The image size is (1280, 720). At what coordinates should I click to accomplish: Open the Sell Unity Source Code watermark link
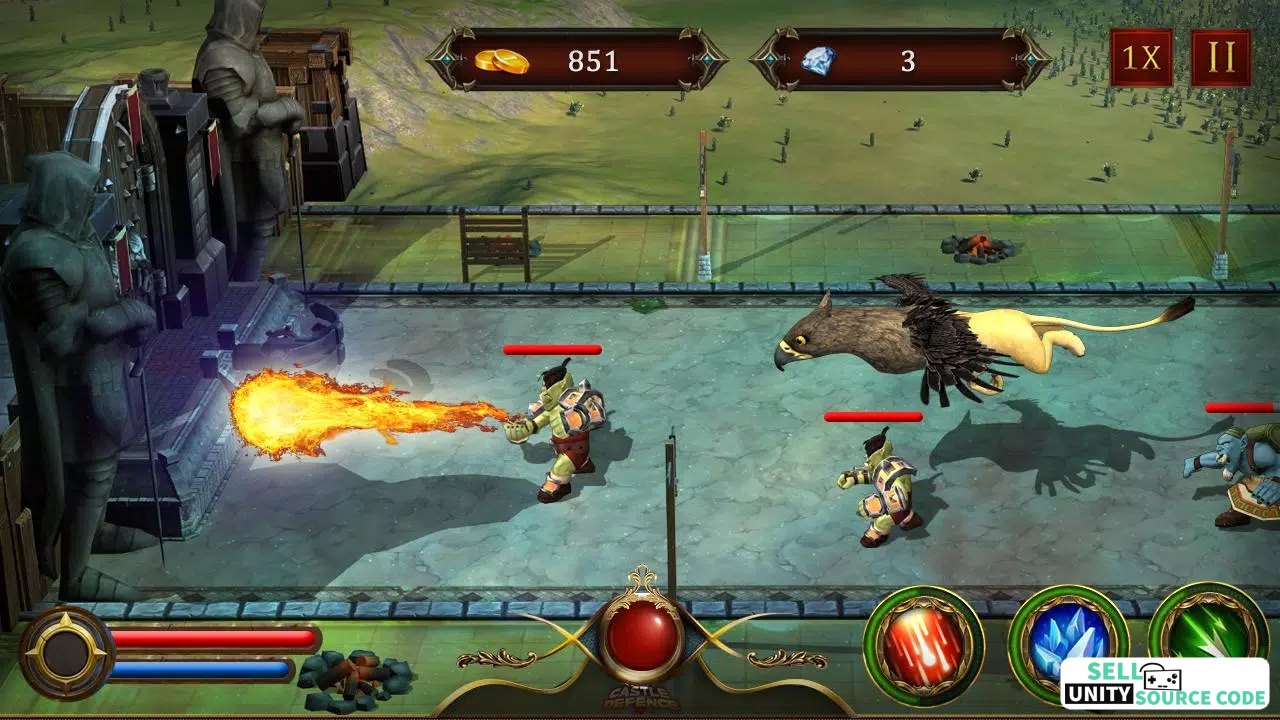click(1164, 684)
